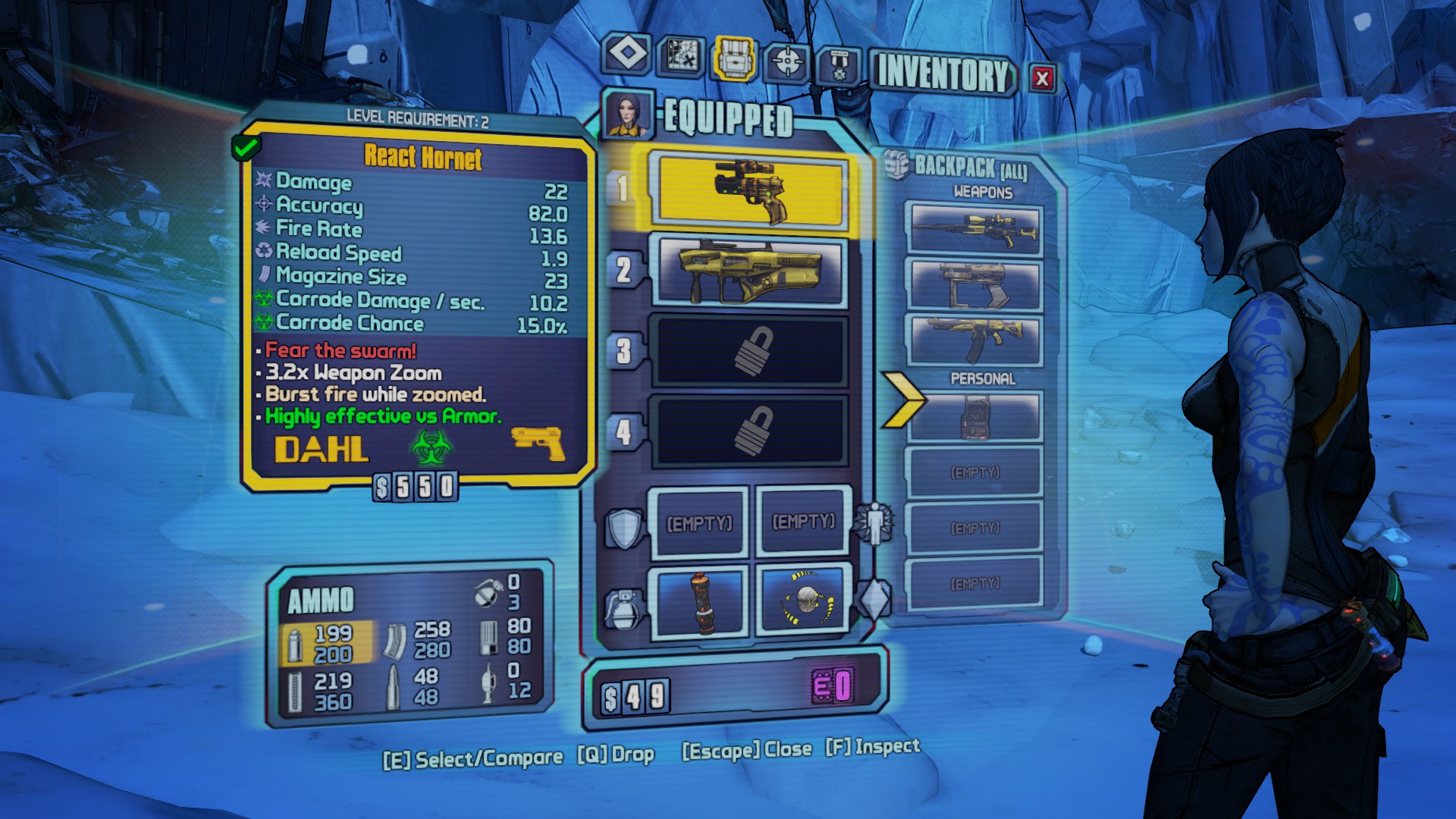
Task: Switch to the Missions diamond tab
Action: click(x=627, y=54)
